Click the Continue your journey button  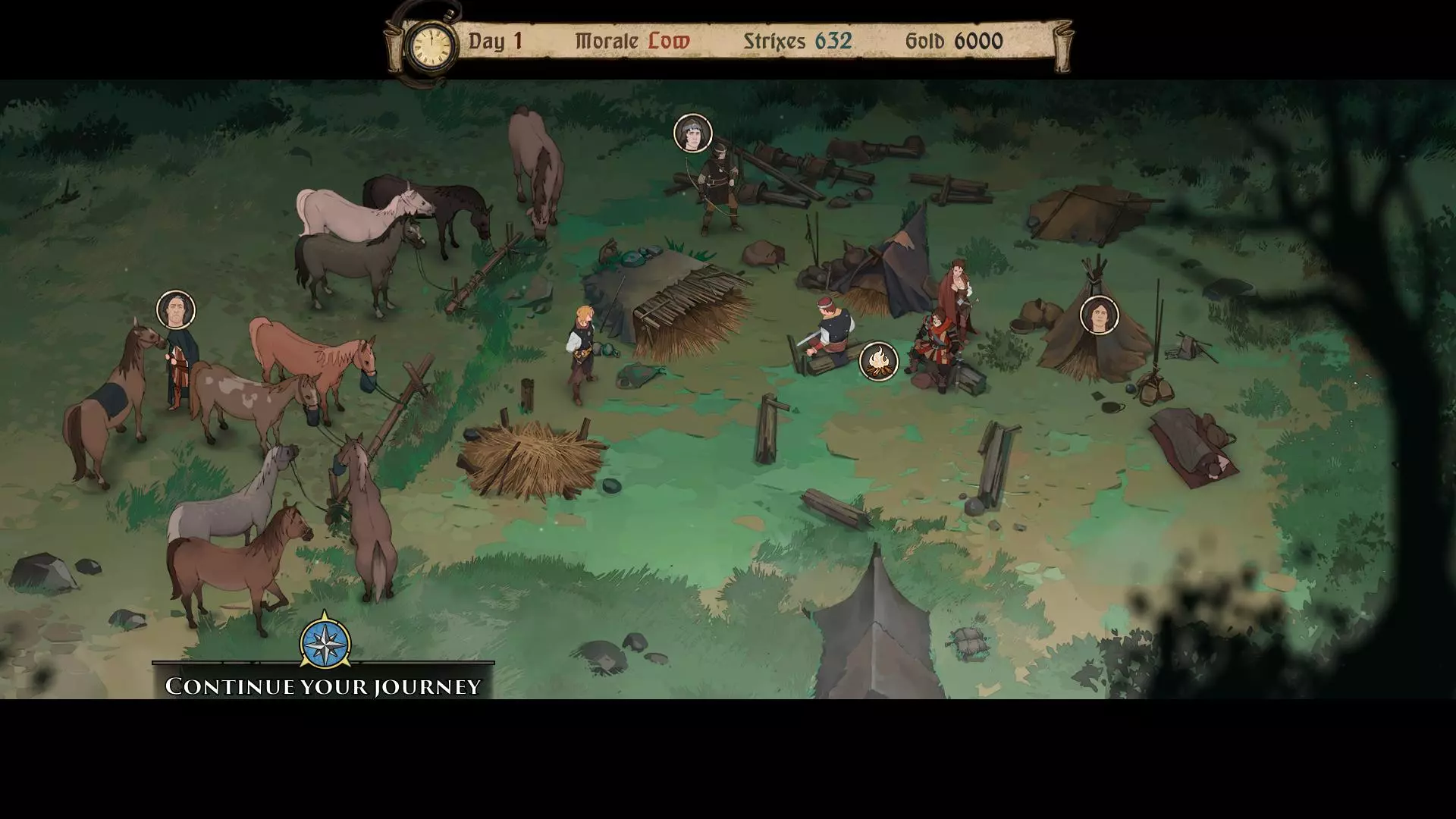(x=323, y=686)
